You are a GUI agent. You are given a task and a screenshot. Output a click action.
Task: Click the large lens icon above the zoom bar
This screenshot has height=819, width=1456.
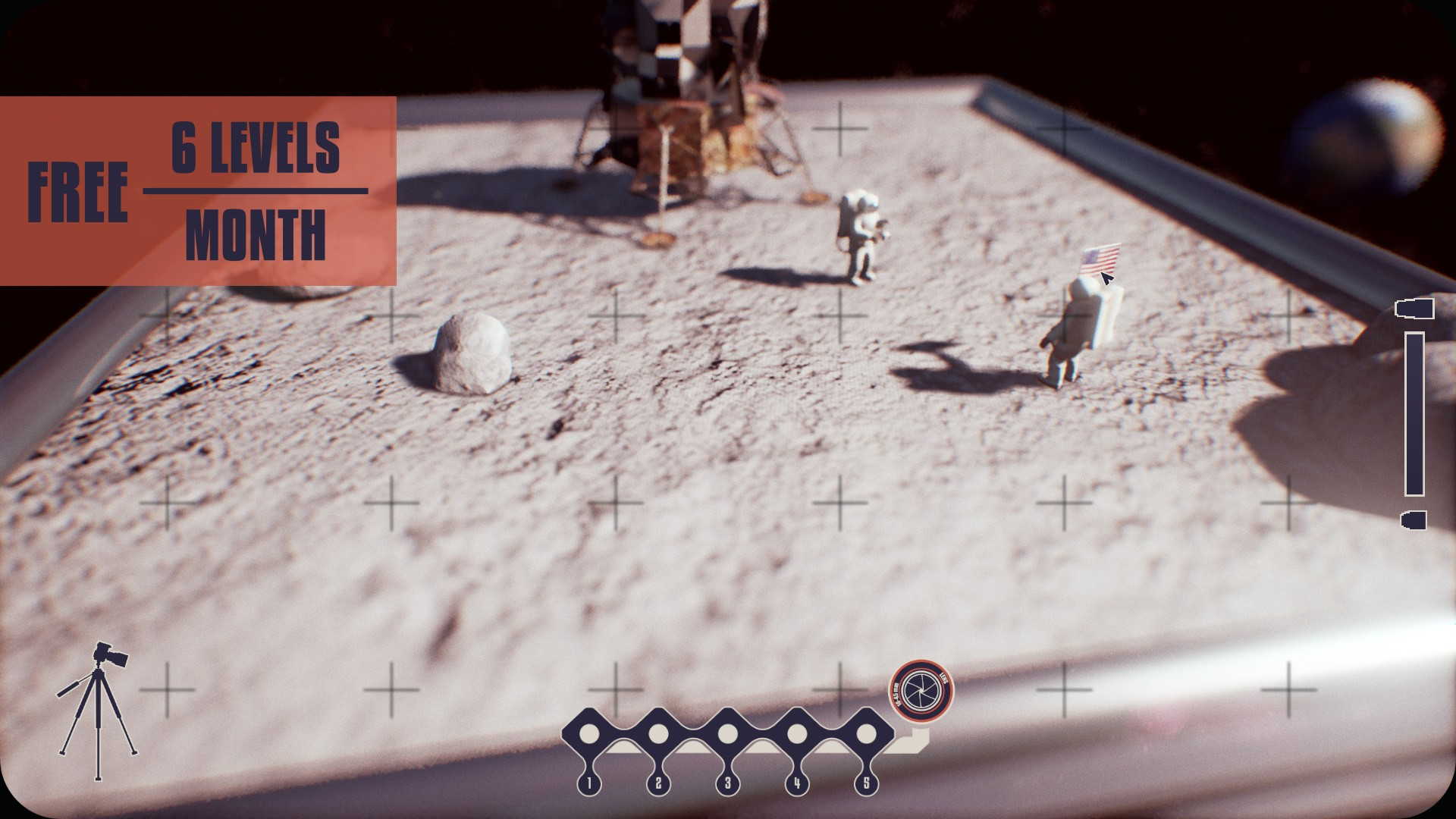pos(1414,309)
